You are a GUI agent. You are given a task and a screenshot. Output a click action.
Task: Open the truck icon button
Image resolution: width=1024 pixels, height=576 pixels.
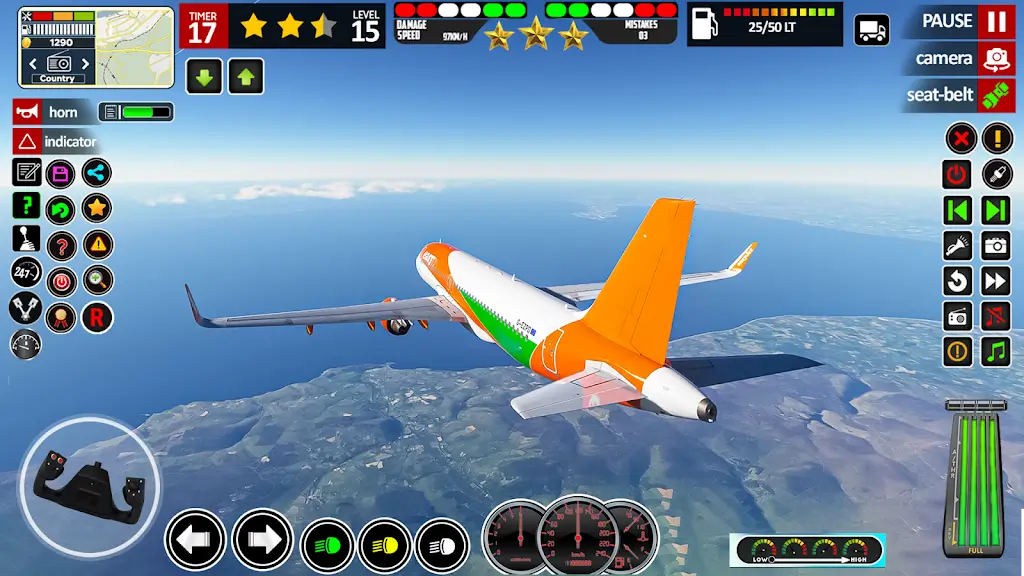pyautogui.click(x=871, y=30)
